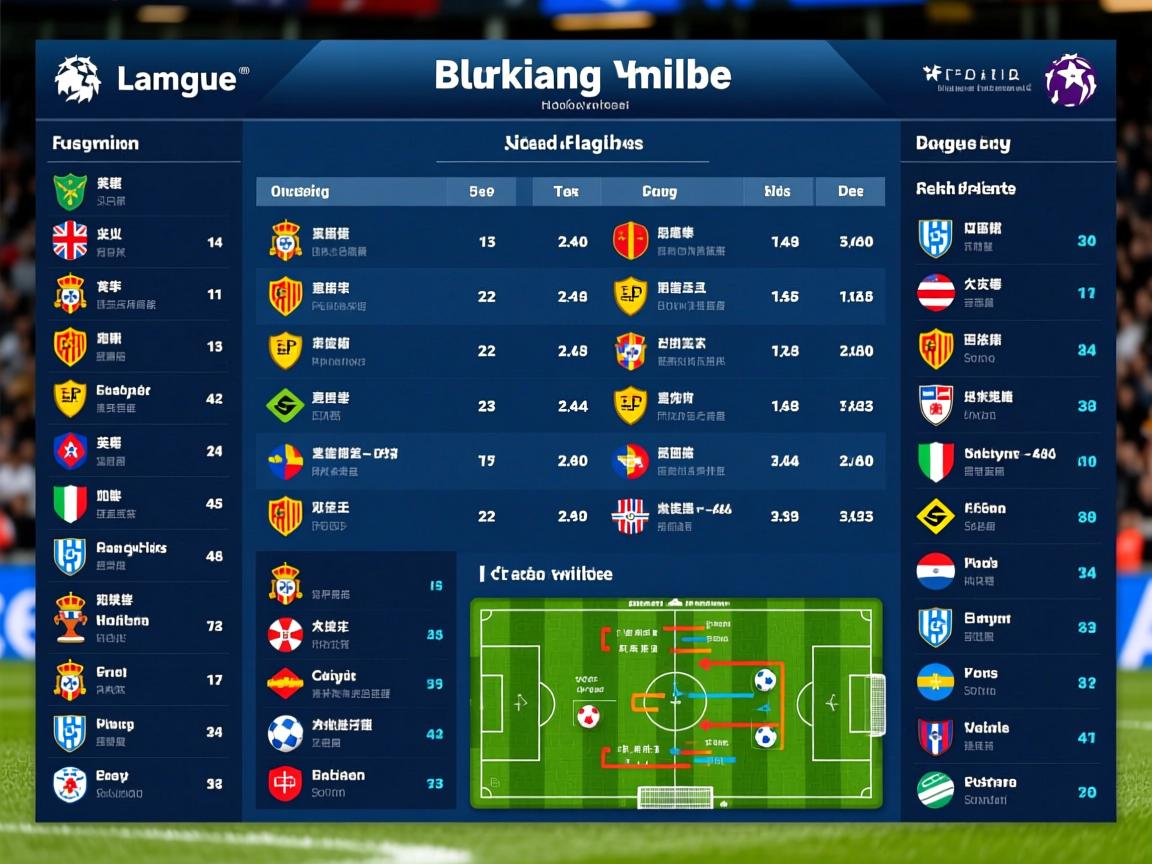Click the Seo column header
1152x864 pixels.
[482, 191]
